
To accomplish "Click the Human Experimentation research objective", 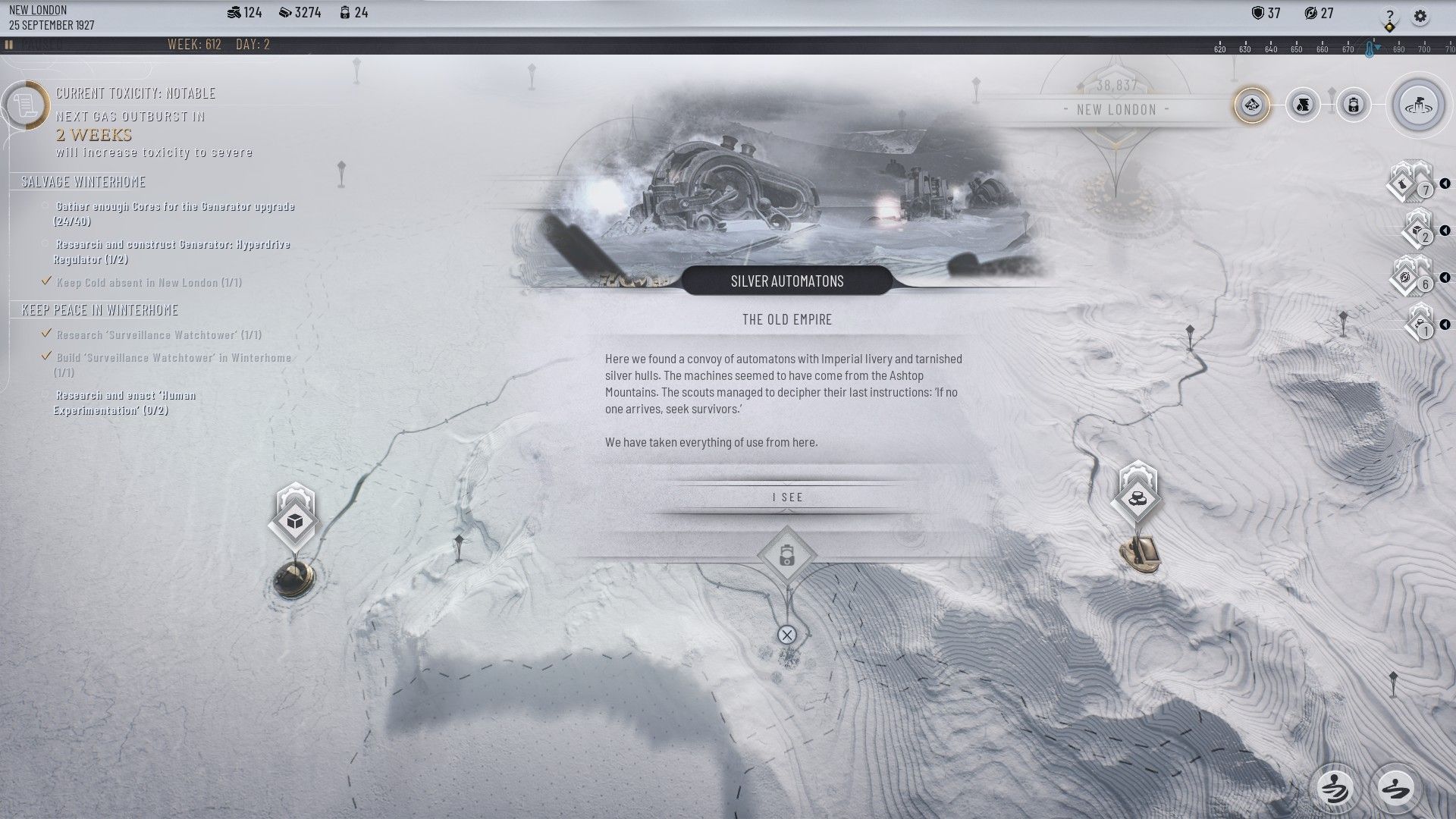I will 125,403.
